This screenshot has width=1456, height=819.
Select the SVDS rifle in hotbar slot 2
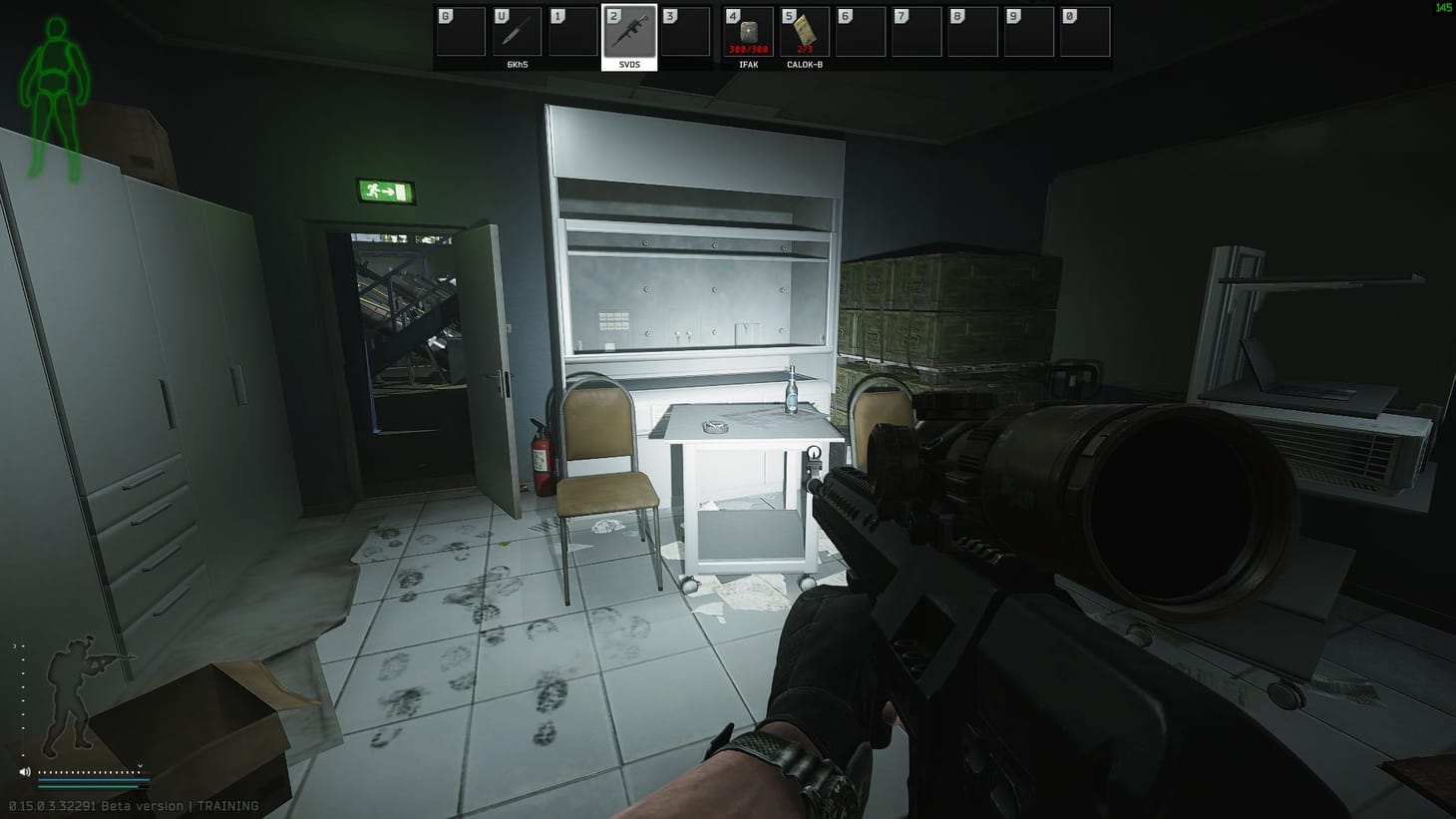point(630,32)
